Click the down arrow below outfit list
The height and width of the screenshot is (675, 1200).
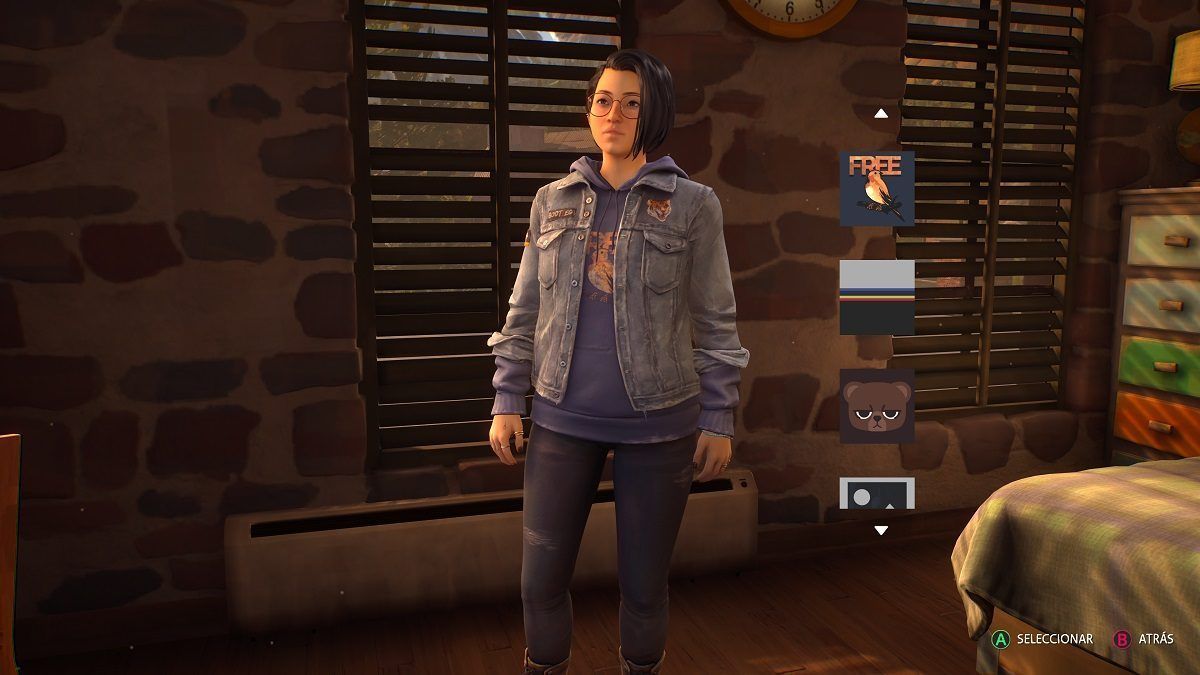point(881,530)
